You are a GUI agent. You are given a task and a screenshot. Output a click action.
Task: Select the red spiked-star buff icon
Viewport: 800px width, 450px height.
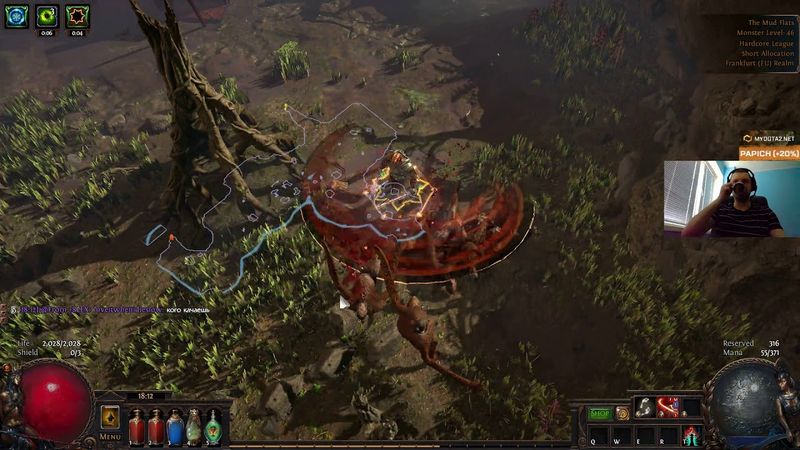coord(77,16)
